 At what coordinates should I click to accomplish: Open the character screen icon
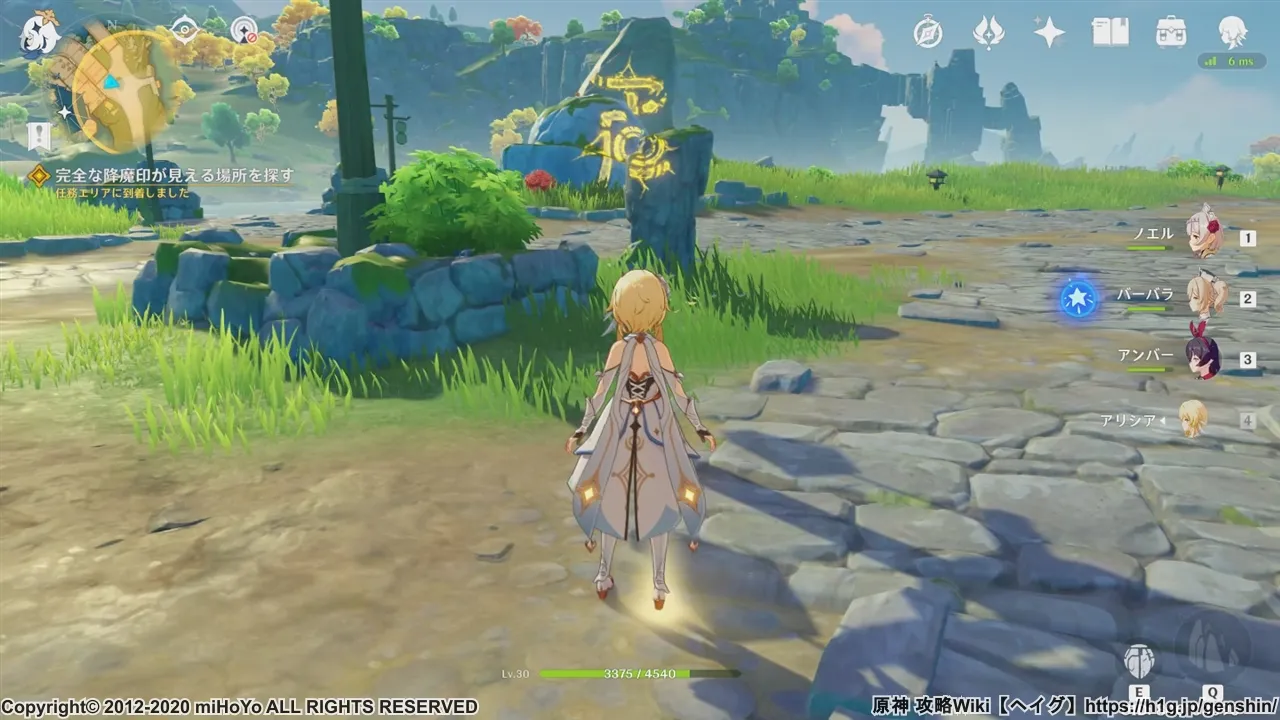point(1232,33)
